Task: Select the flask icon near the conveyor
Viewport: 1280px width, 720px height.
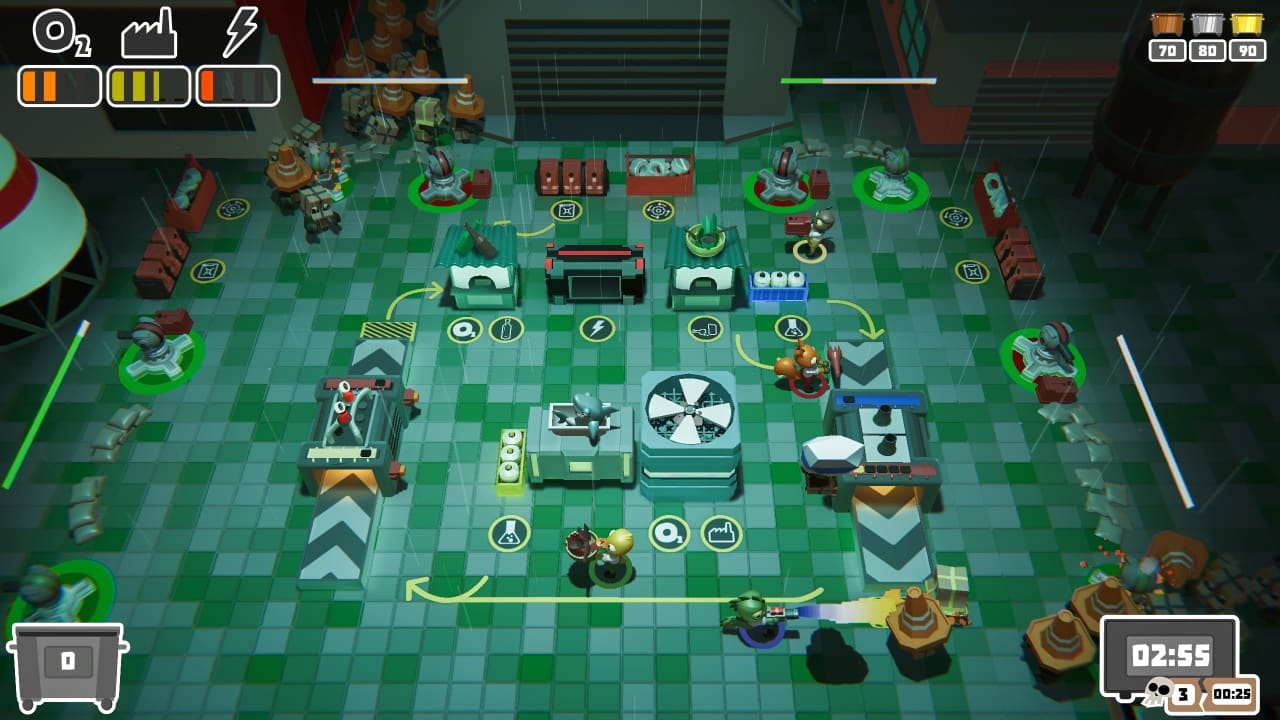Action: (x=790, y=327)
